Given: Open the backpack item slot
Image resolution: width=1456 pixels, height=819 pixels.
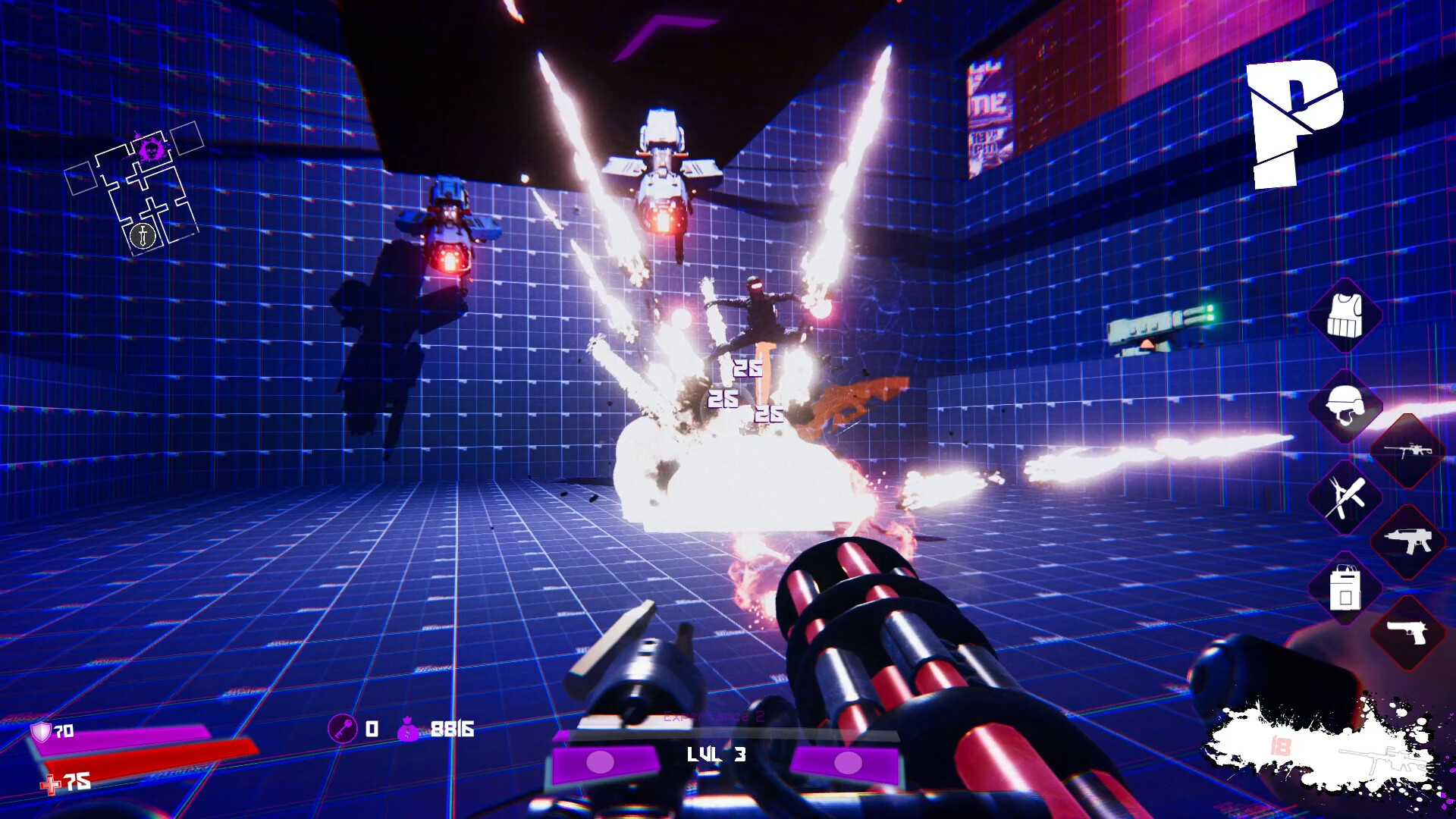Looking at the screenshot, I should (1345, 588).
